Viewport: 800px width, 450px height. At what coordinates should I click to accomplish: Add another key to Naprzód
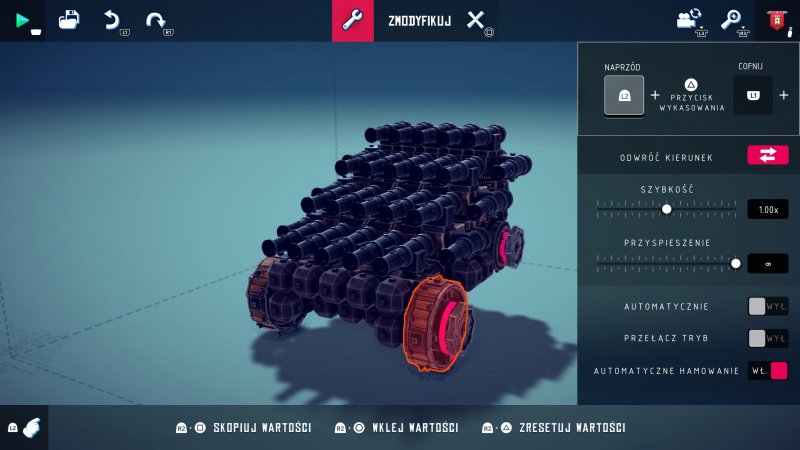click(655, 96)
